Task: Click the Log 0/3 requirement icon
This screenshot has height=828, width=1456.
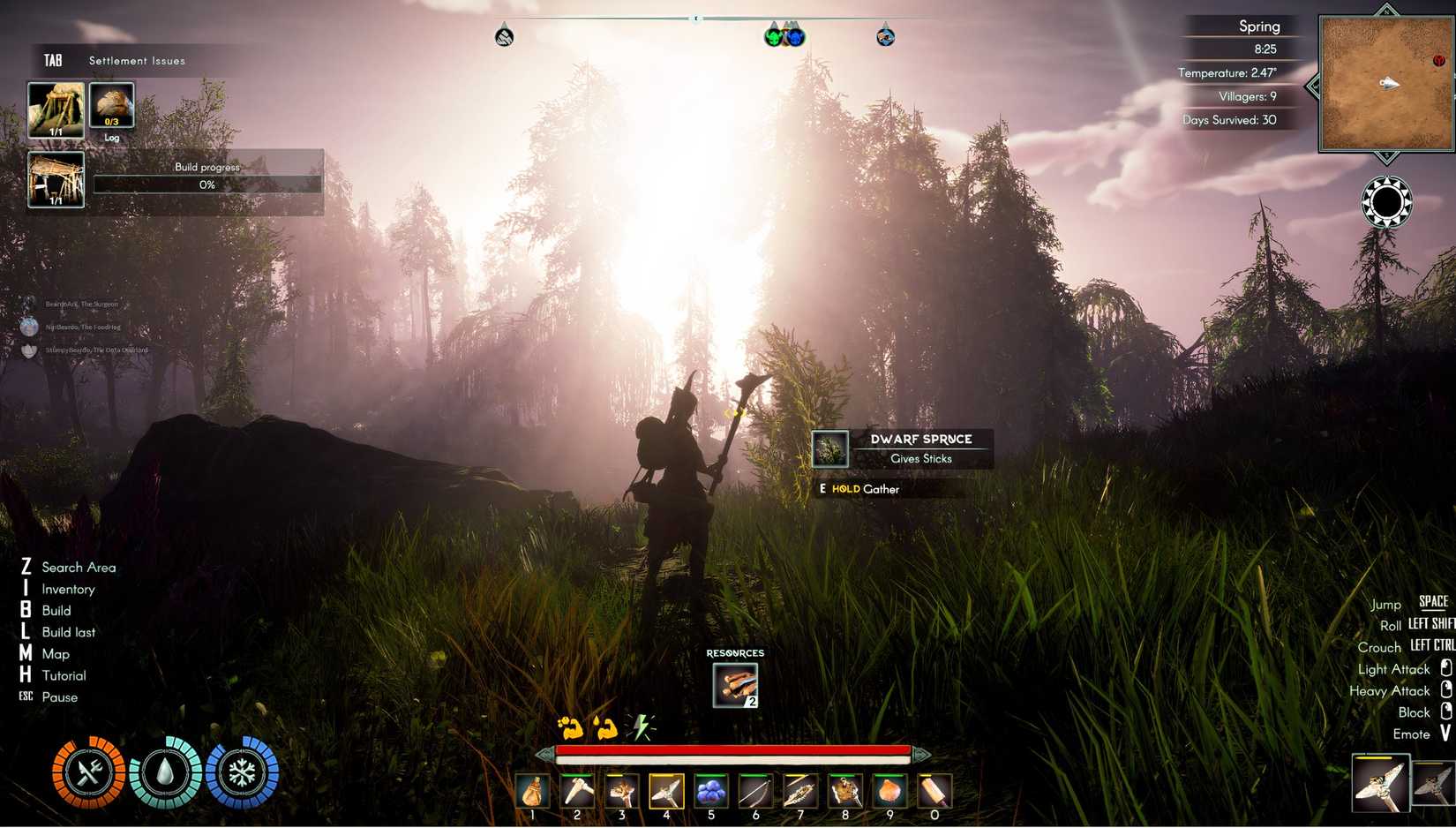Action: pos(111,103)
